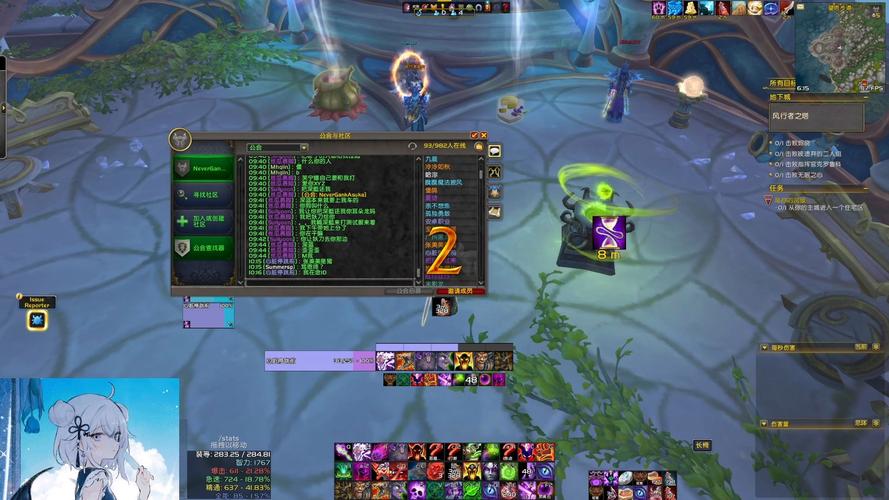Open the Issue Reporter icon
The width and height of the screenshot is (889, 500).
[37, 321]
